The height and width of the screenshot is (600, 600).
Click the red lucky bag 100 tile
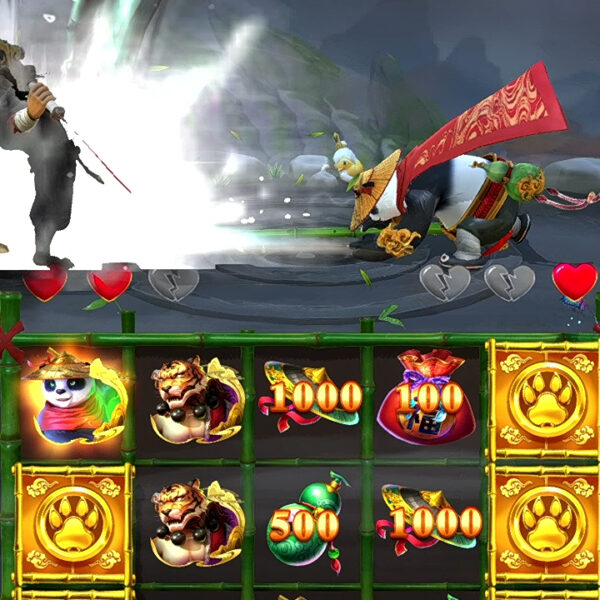click(x=426, y=398)
